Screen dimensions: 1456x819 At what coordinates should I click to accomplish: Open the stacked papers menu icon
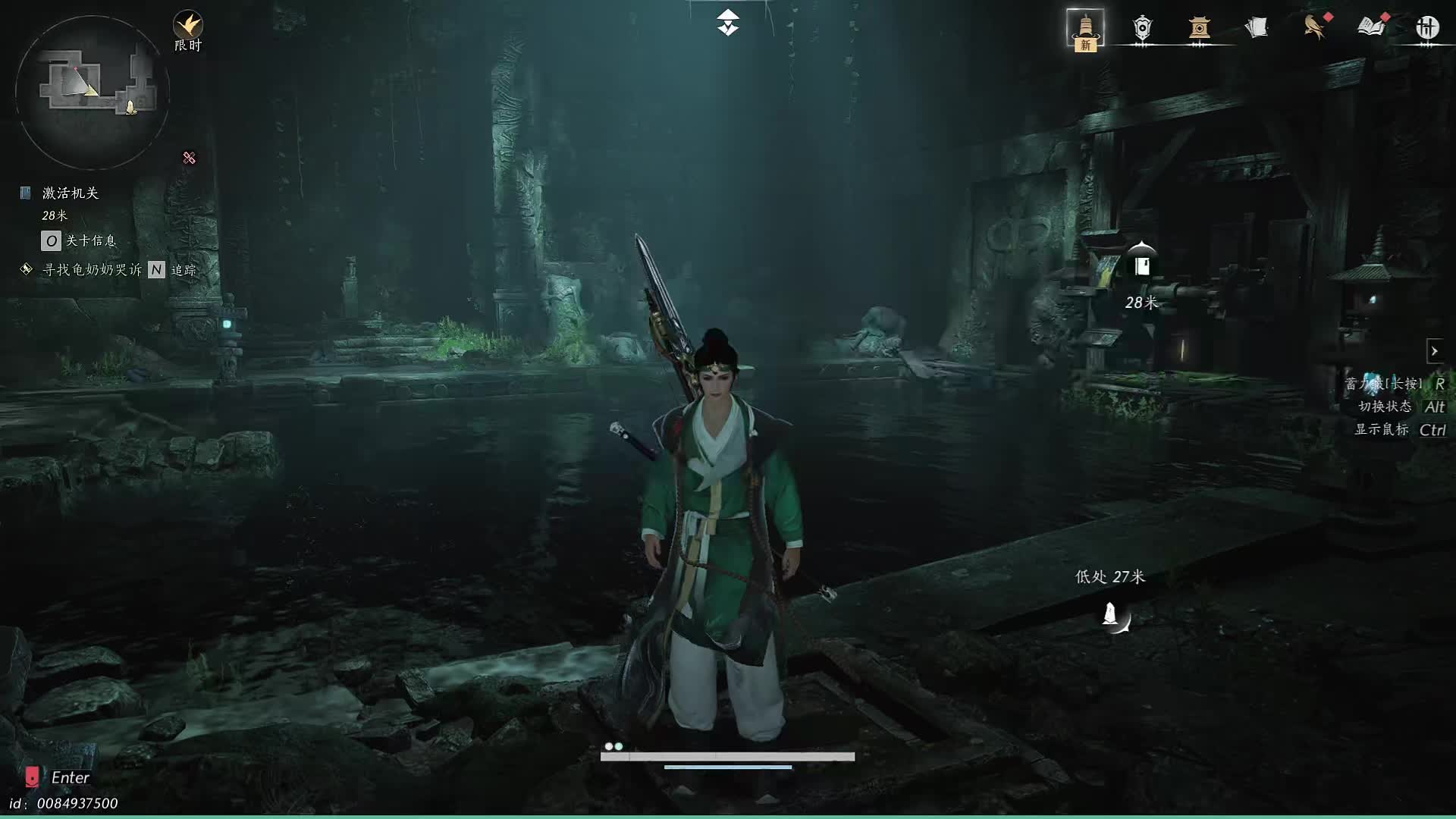[1257, 28]
